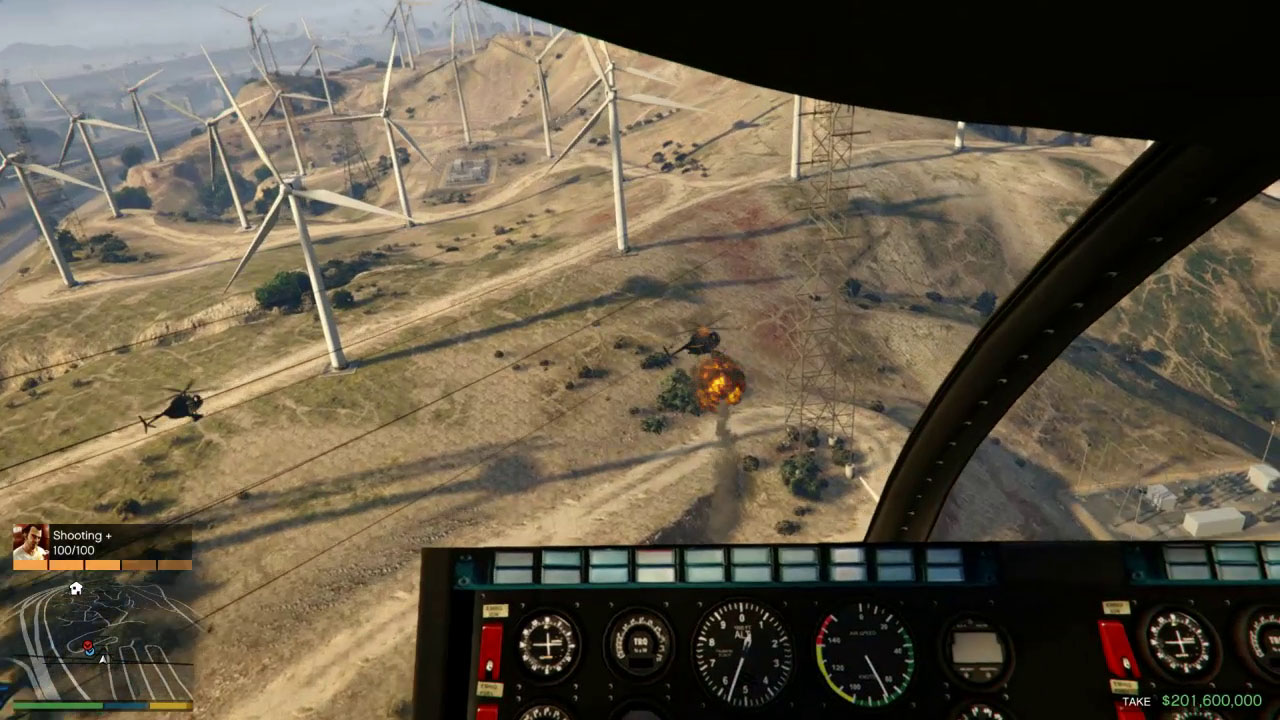Click the white player arrow on the minimap
This screenshot has width=1280, height=720.
tap(102, 658)
